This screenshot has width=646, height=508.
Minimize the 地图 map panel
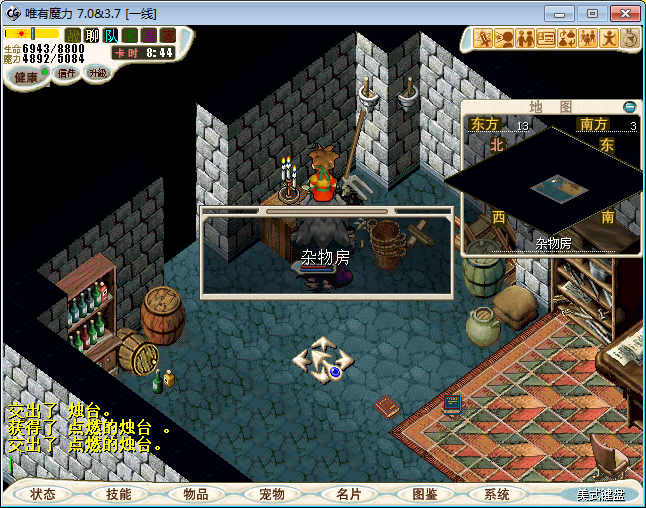tap(629, 107)
